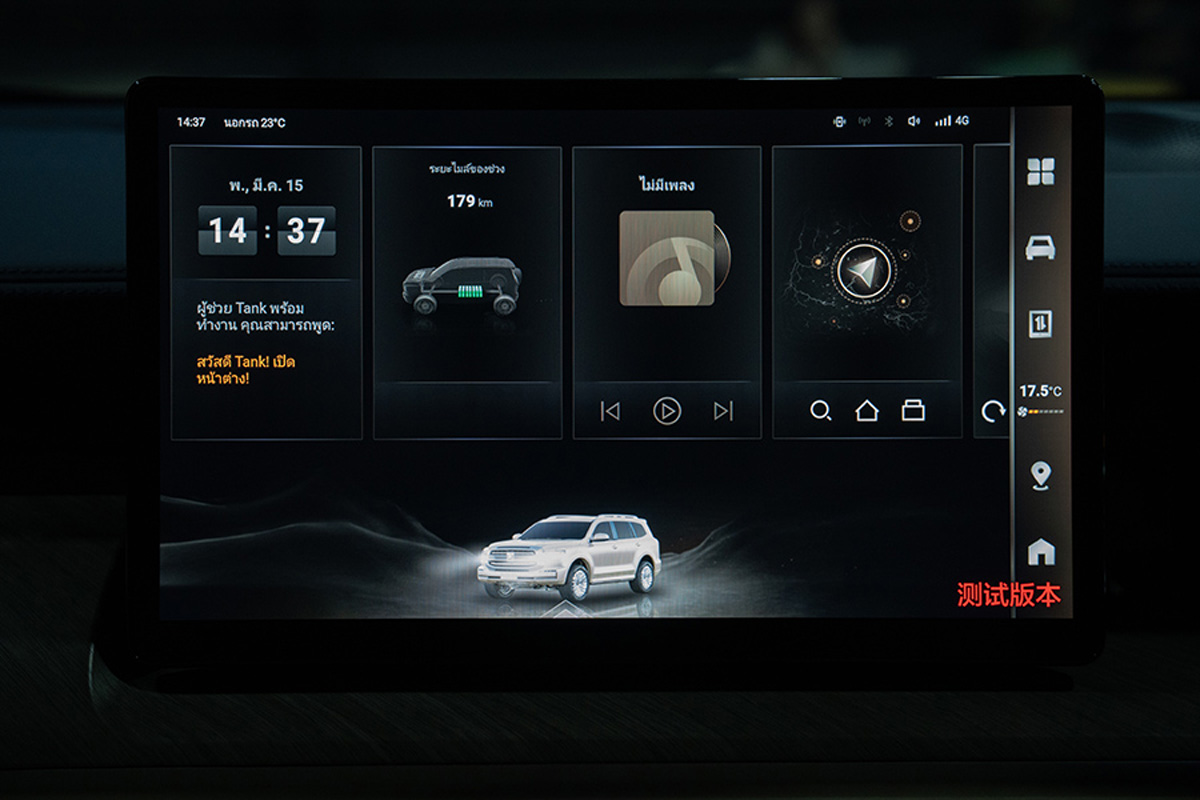Viewport: 1200px width, 800px height.
Task: Open the volume speaker status icon
Action: 913,121
